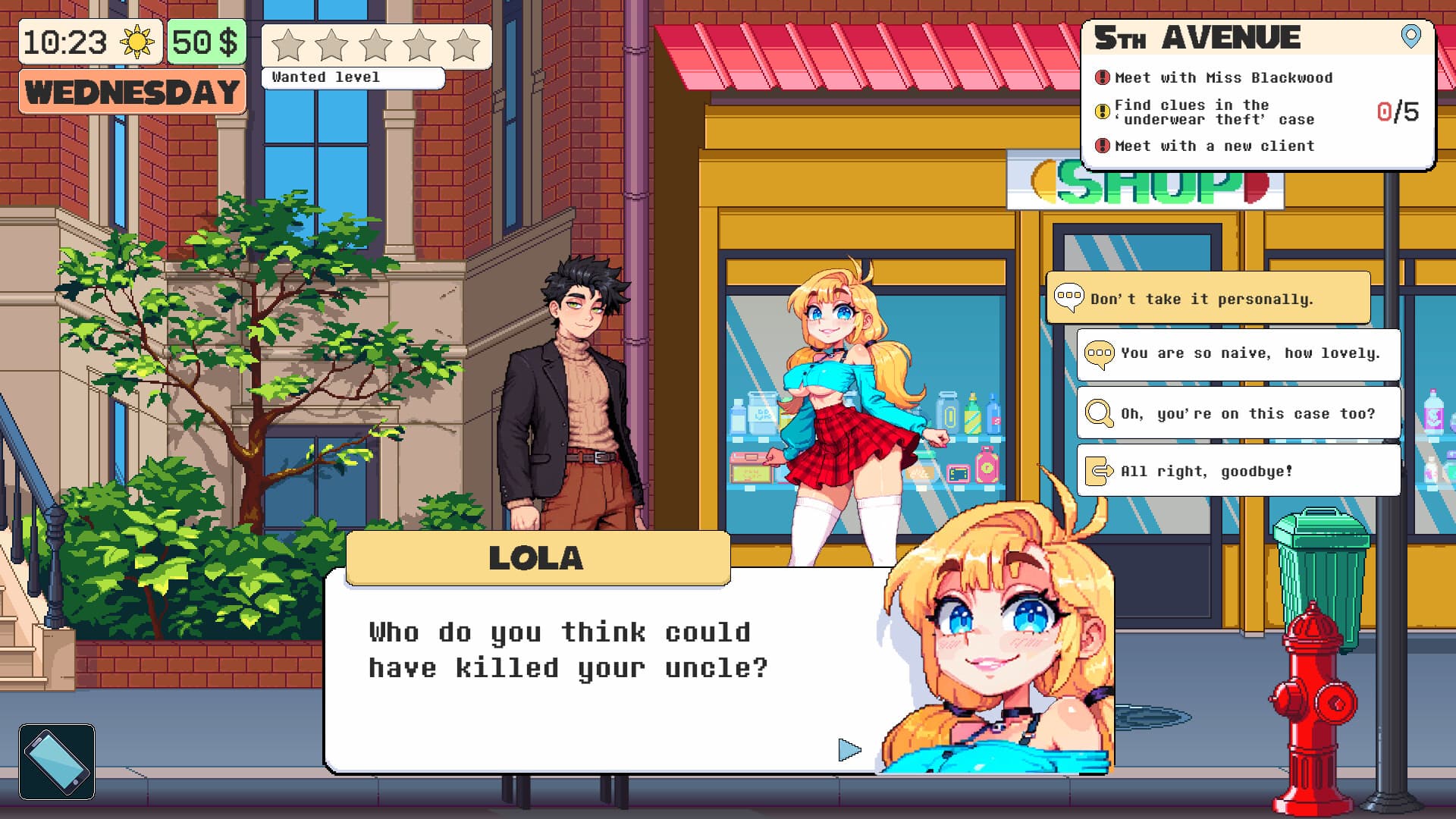Screen dimensions: 1456x819
Task: Click the map pin beside 5th Avenue
Action: [x=1410, y=36]
